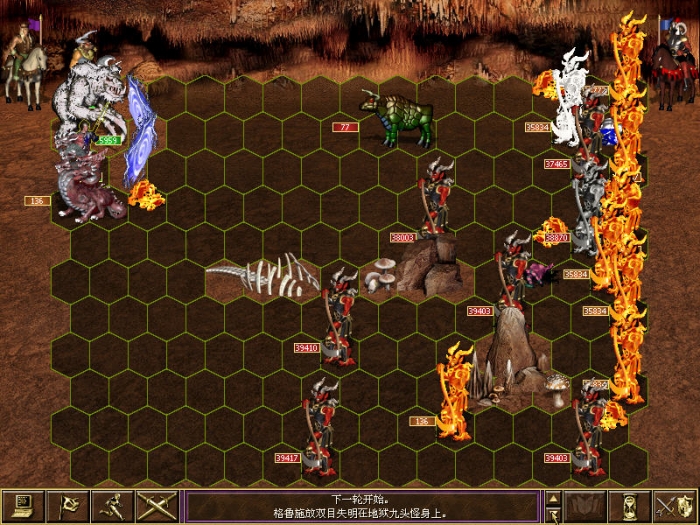Retreat using the running man button
The width and height of the screenshot is (700, 525).
point(112,506)
